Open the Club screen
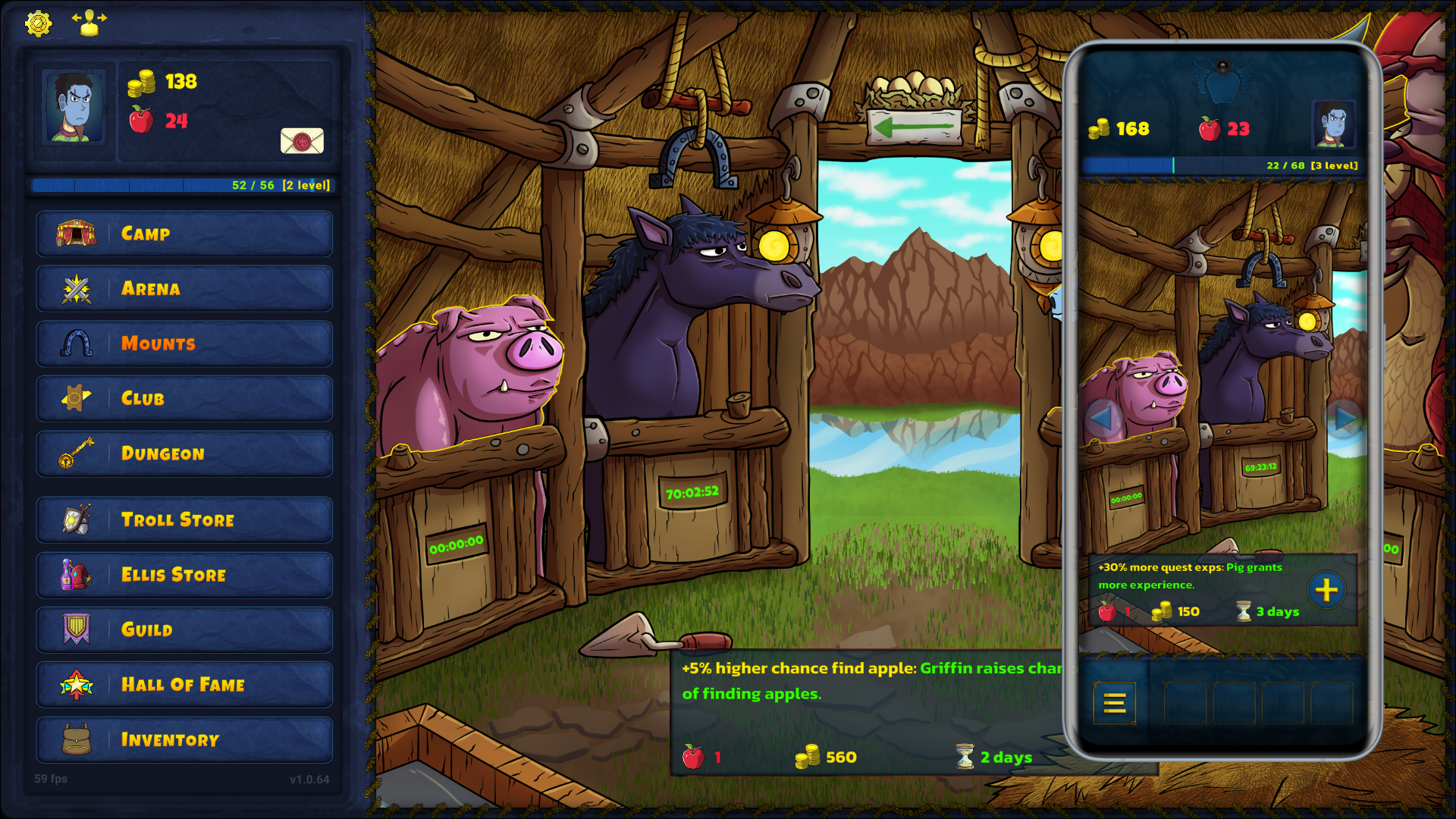 [x=184, y=399]
